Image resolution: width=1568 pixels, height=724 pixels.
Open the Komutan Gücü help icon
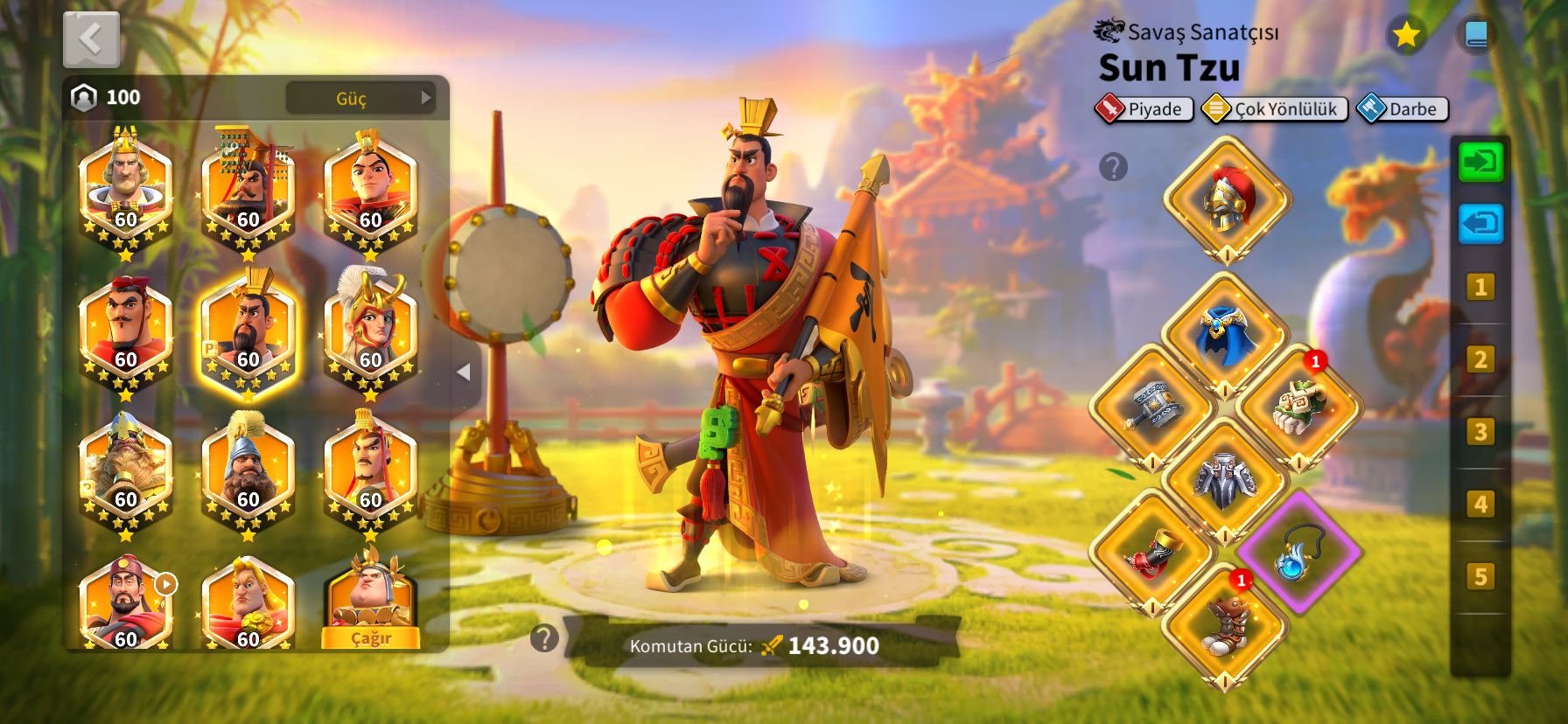[x=544, y=638]
